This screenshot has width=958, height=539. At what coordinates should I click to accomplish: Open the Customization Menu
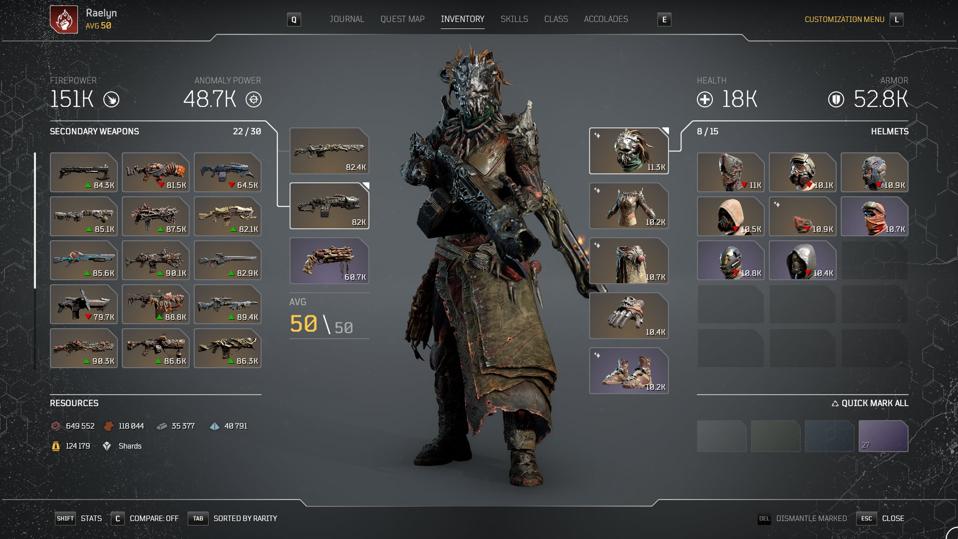(844, 19)
